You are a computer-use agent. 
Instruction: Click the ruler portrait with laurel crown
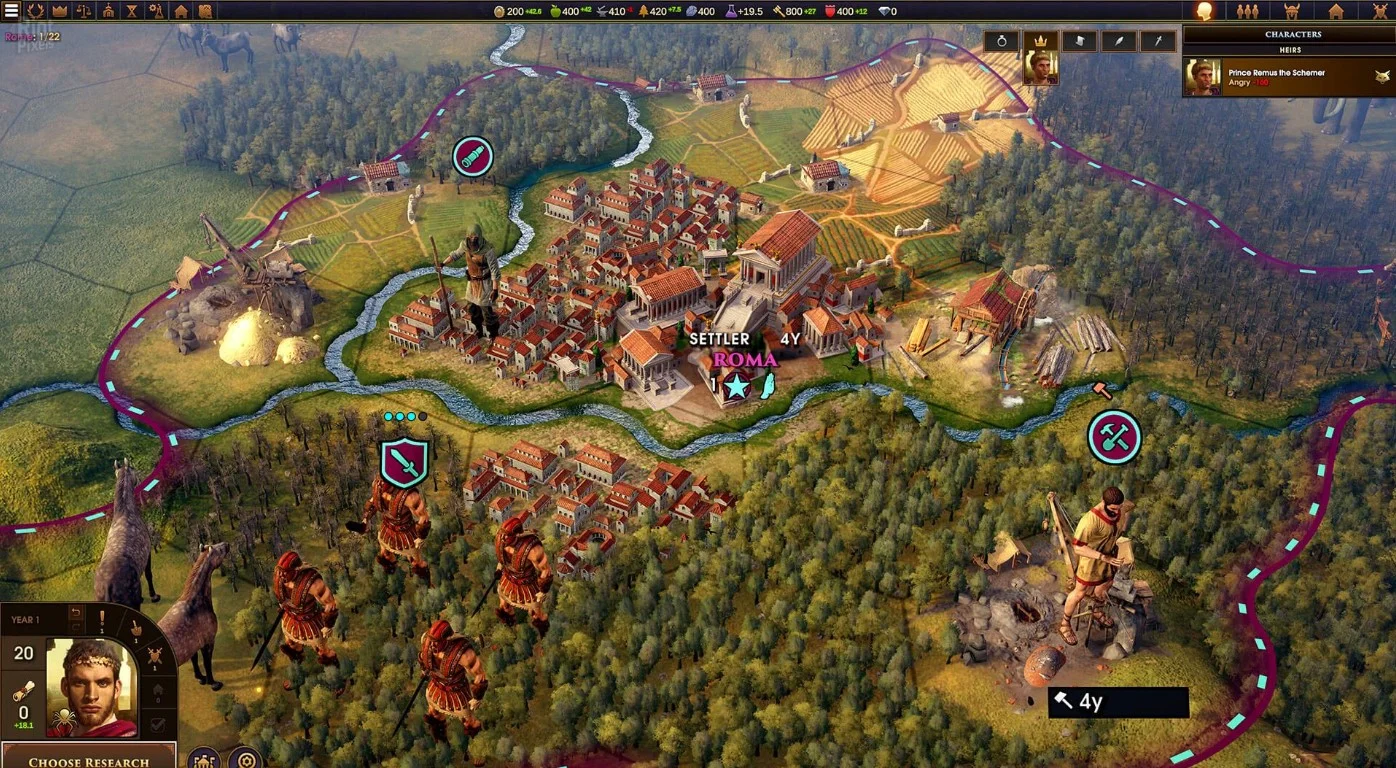click(91, 688)
